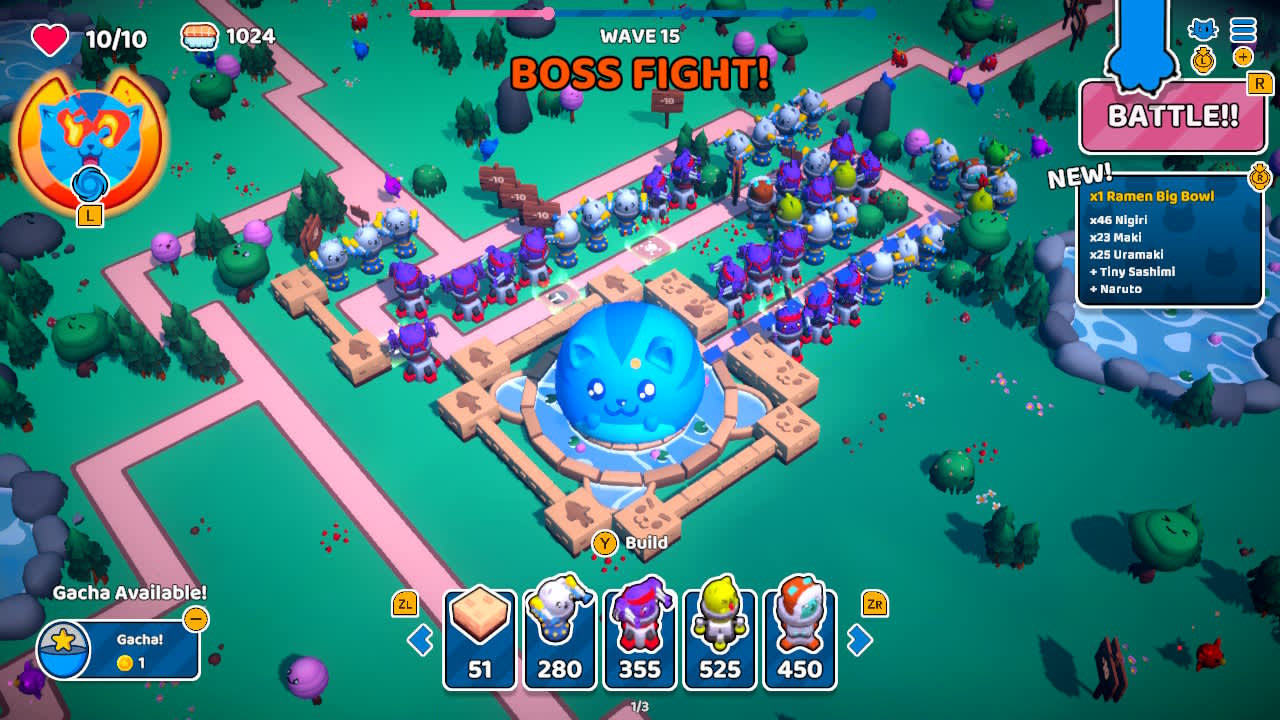
Task: Open the hamburger menu in top-right corner
Action: 1243,30
